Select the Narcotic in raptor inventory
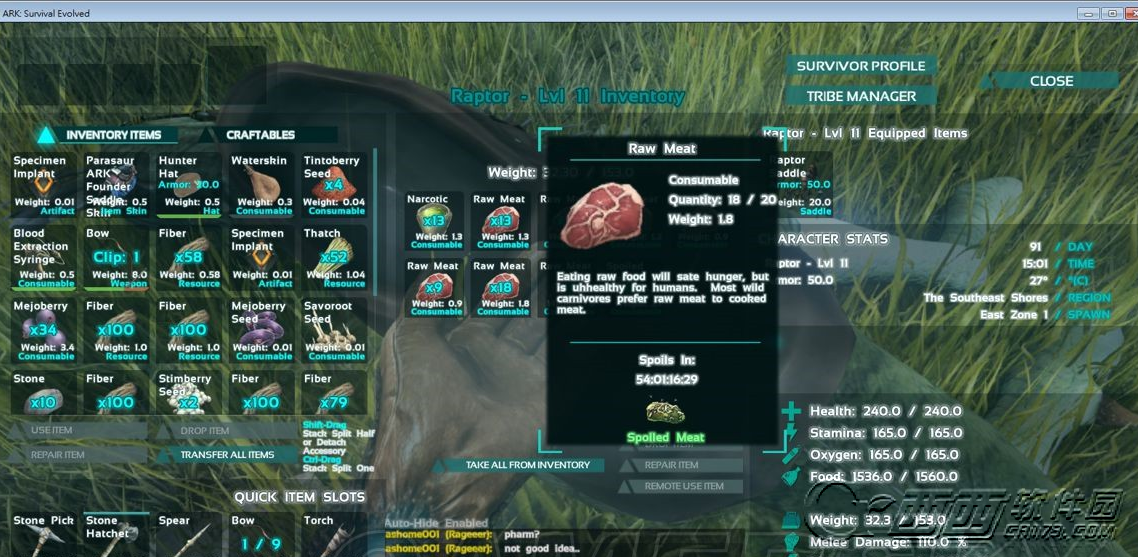The image size is (1138, 557). 434,221
